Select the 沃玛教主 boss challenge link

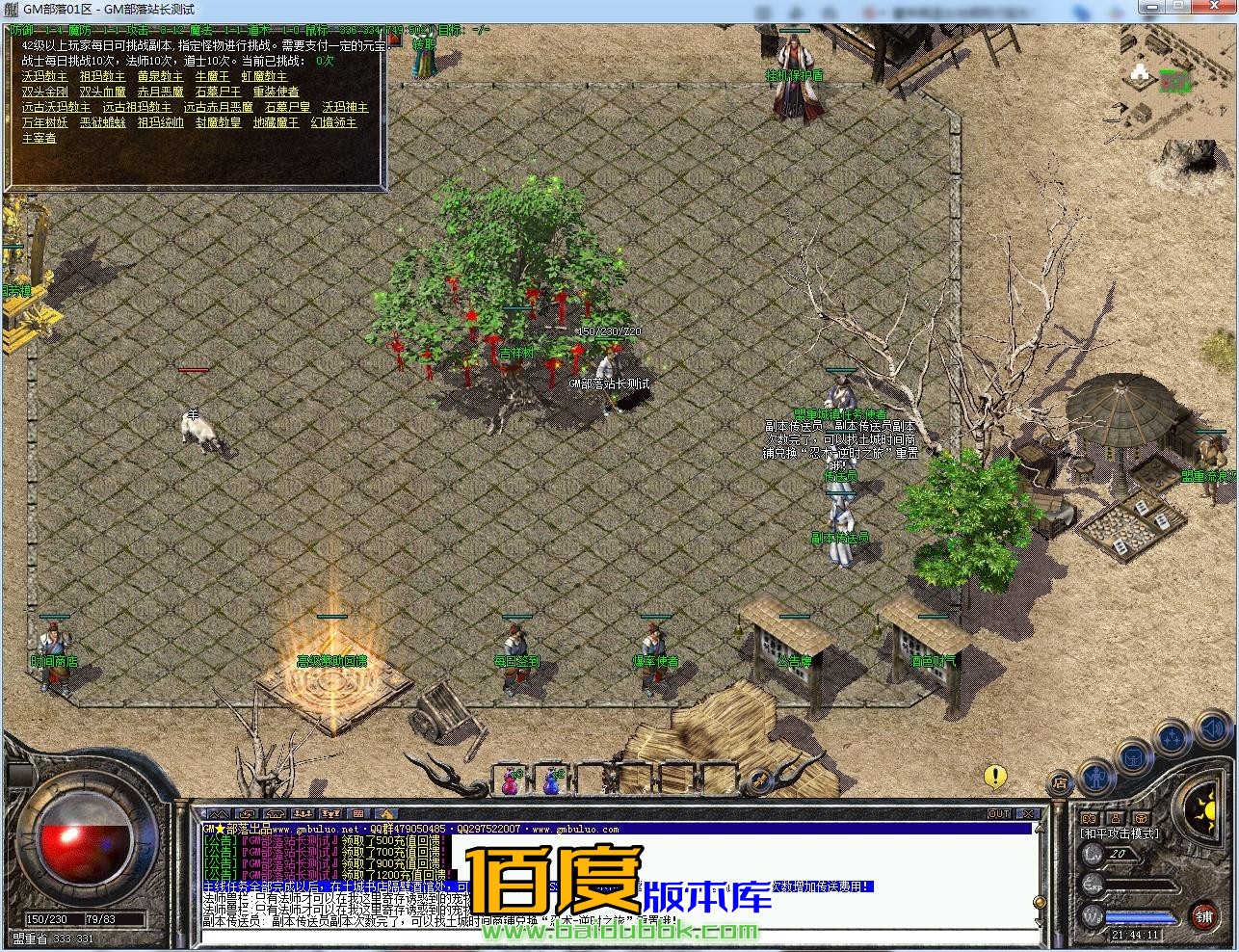(x=43, y=76)
